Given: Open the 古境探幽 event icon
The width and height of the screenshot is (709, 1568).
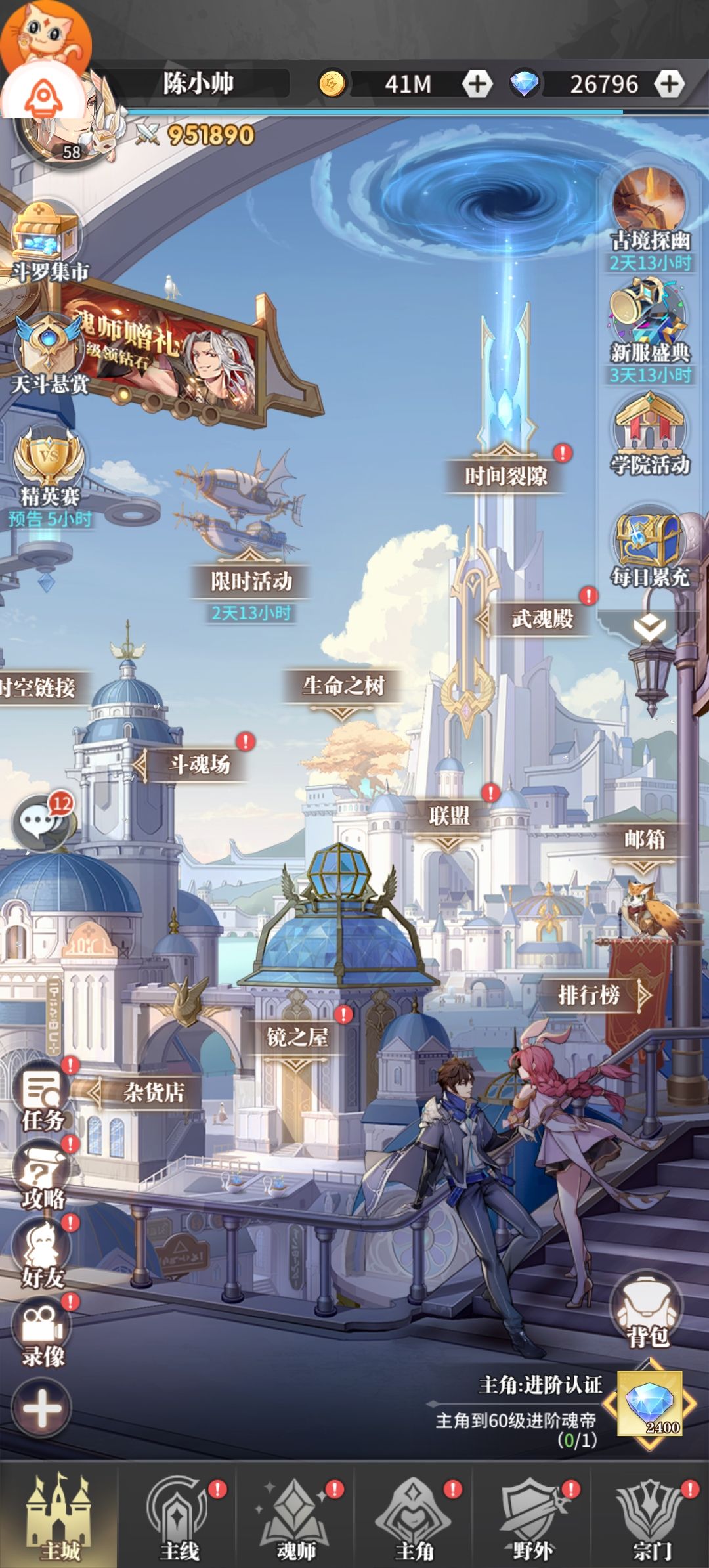Looking at the screenshot, I should pyautogui.click(x=649, y=210).
